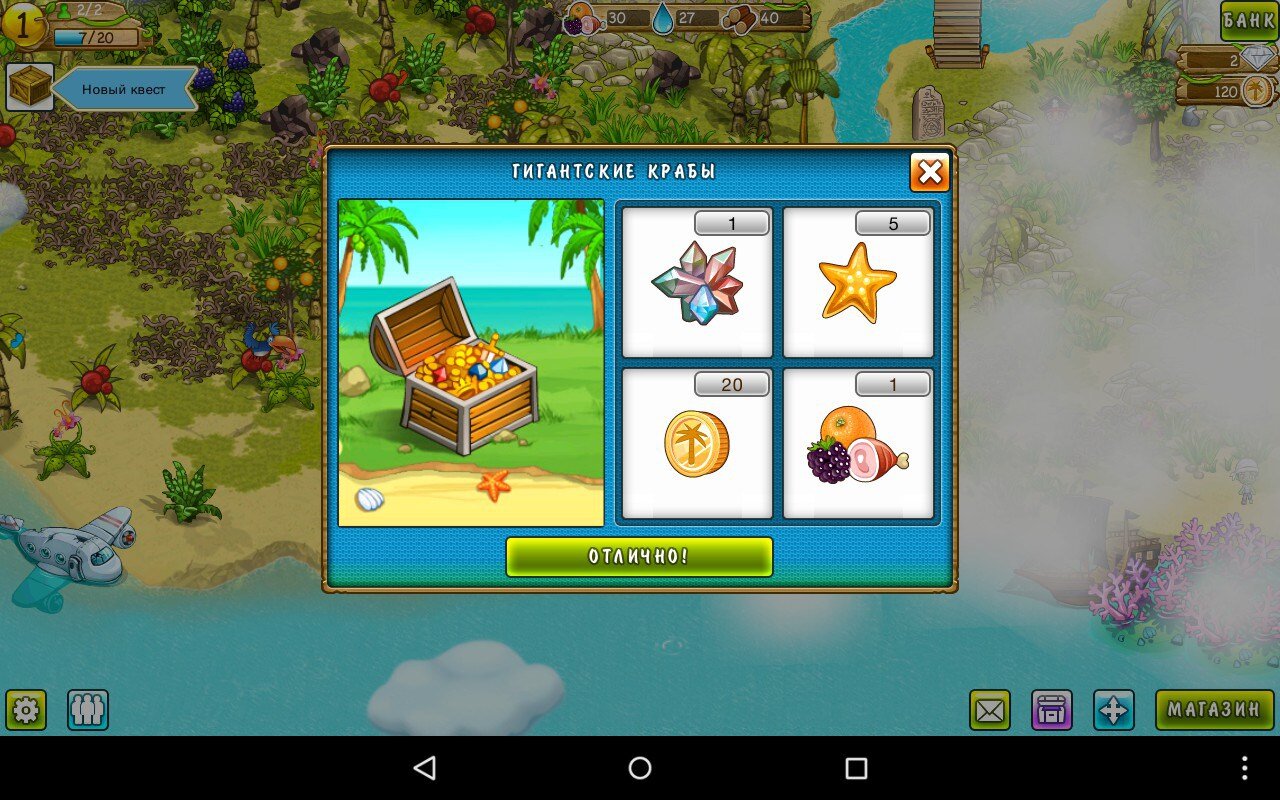1280x800 pixels.
Task: Open the gear settings menu
Action: tap(26, 710)
